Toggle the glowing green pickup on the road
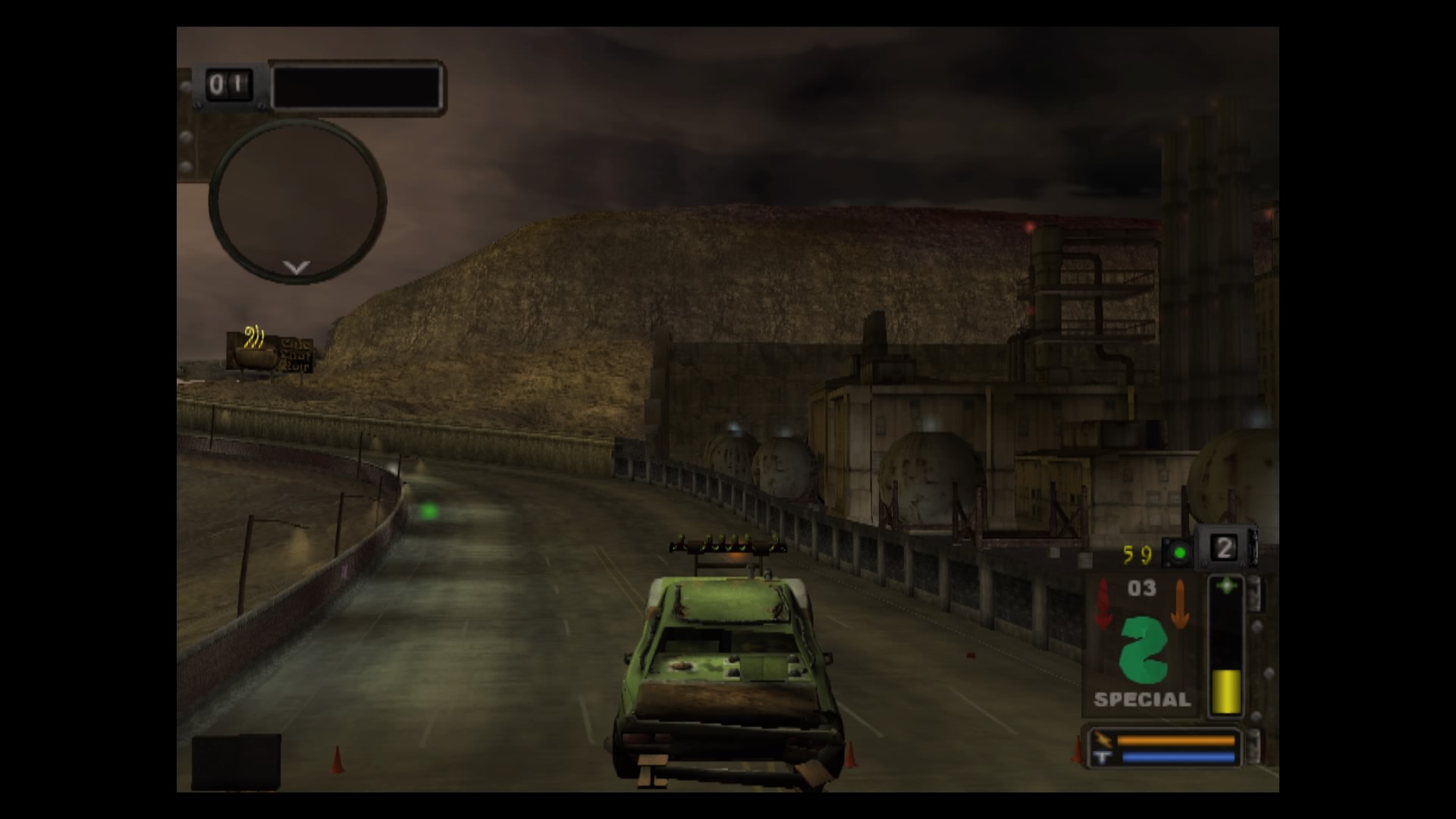The height and width of the screenshot is (819, 1456). tap(429, 512)
